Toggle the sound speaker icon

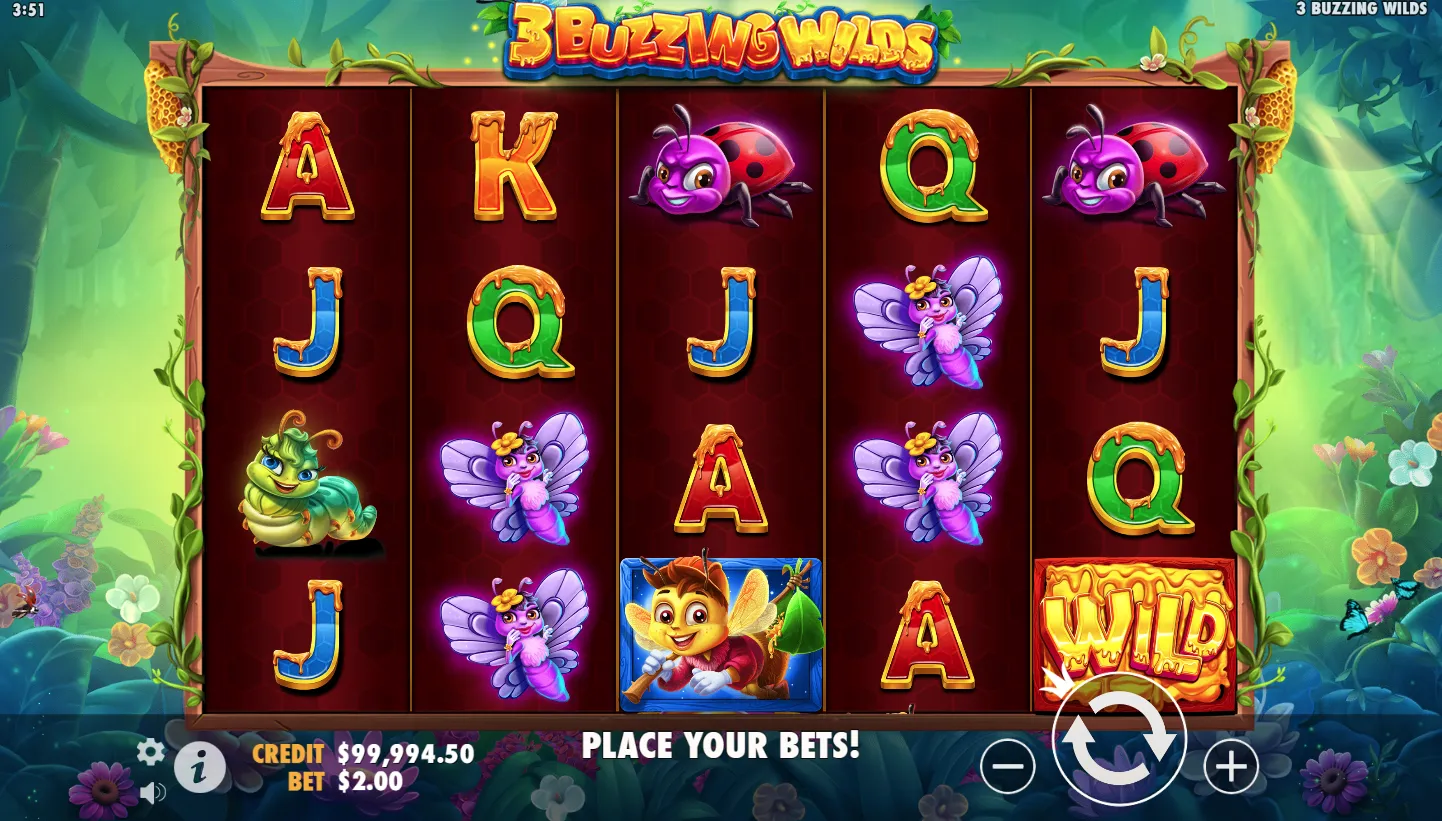(x=152, y=793)
